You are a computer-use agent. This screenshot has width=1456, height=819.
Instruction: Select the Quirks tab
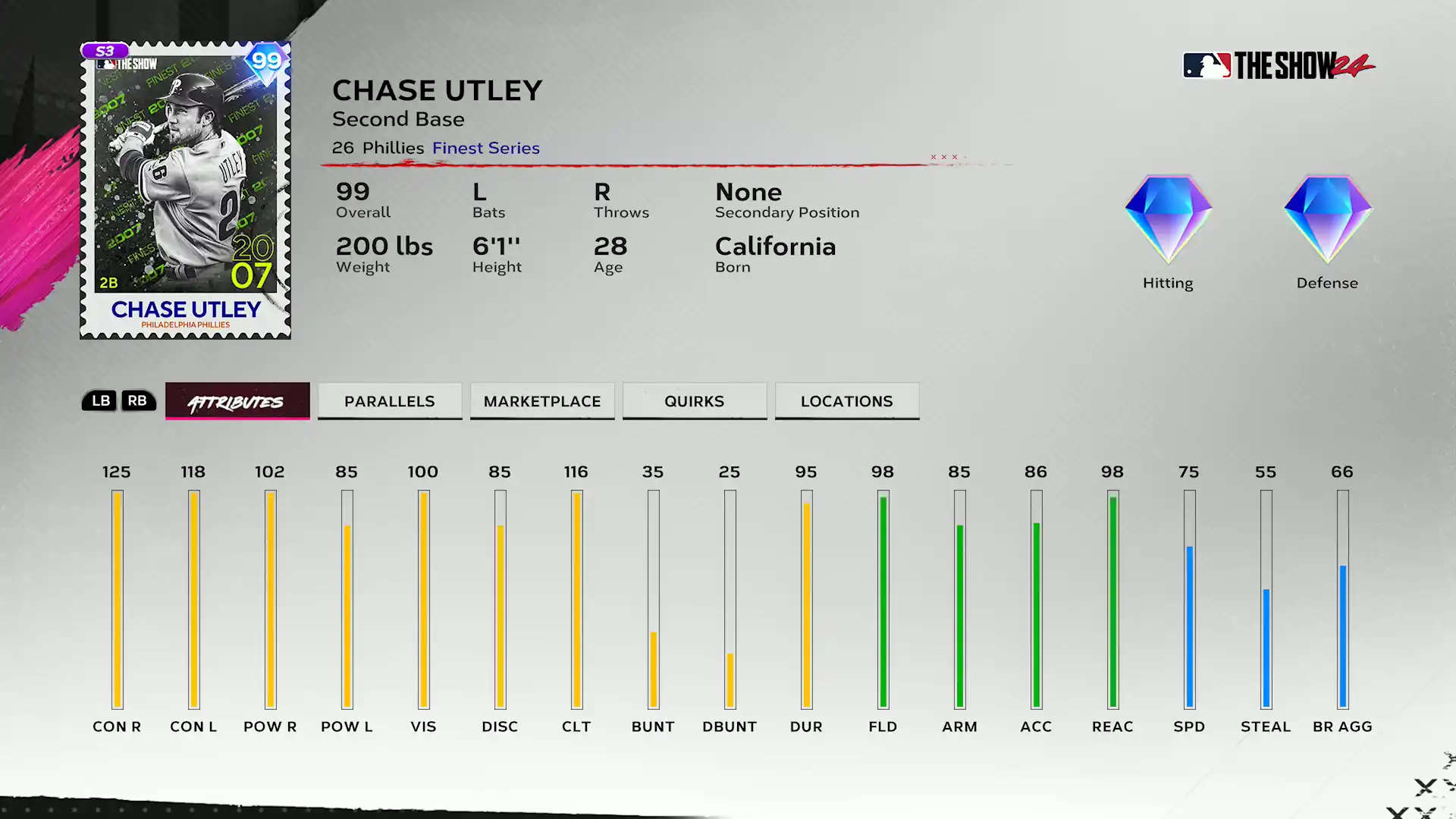695,401
